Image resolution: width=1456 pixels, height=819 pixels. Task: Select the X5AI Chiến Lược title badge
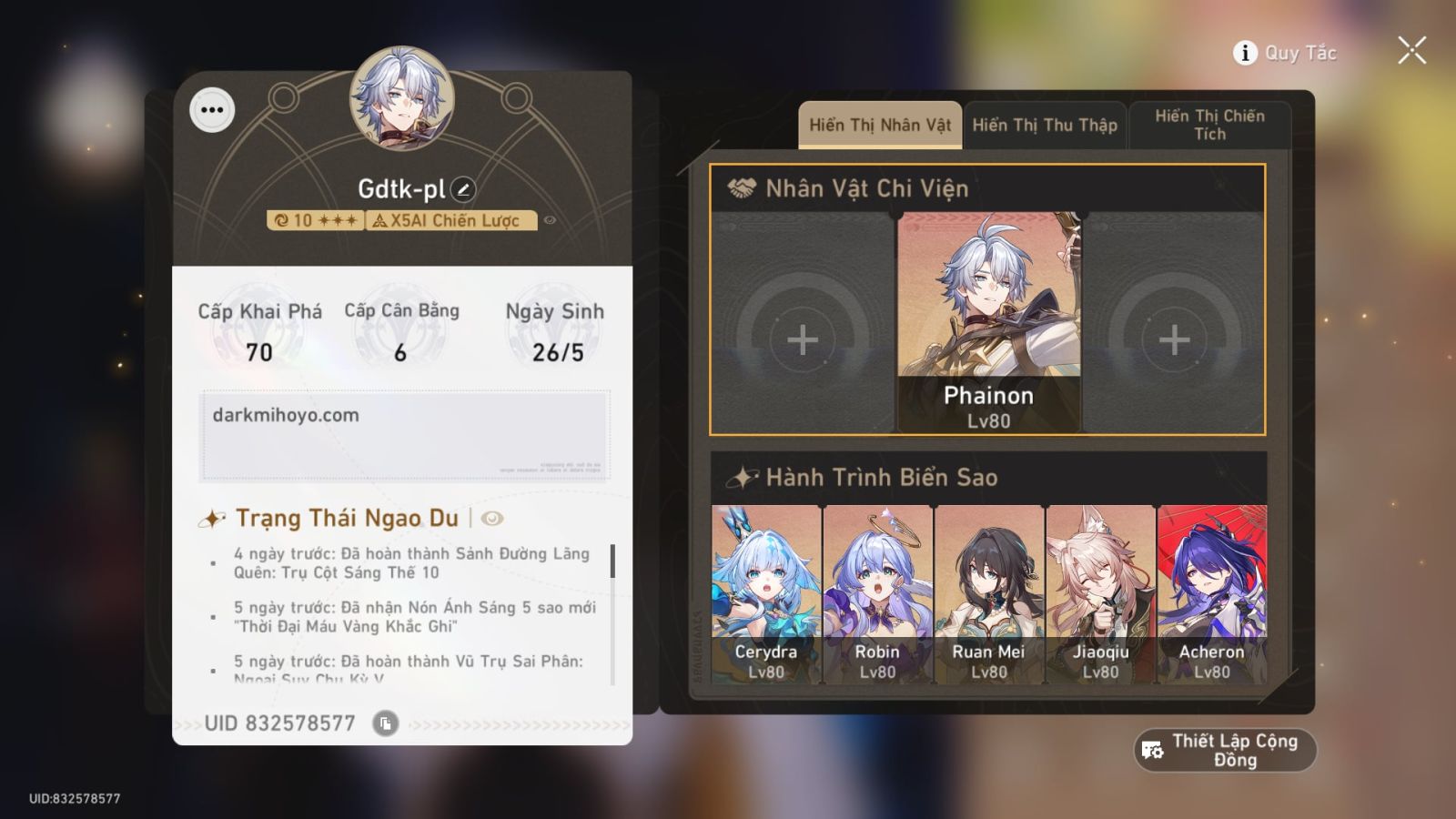click(x=451, y=219)
